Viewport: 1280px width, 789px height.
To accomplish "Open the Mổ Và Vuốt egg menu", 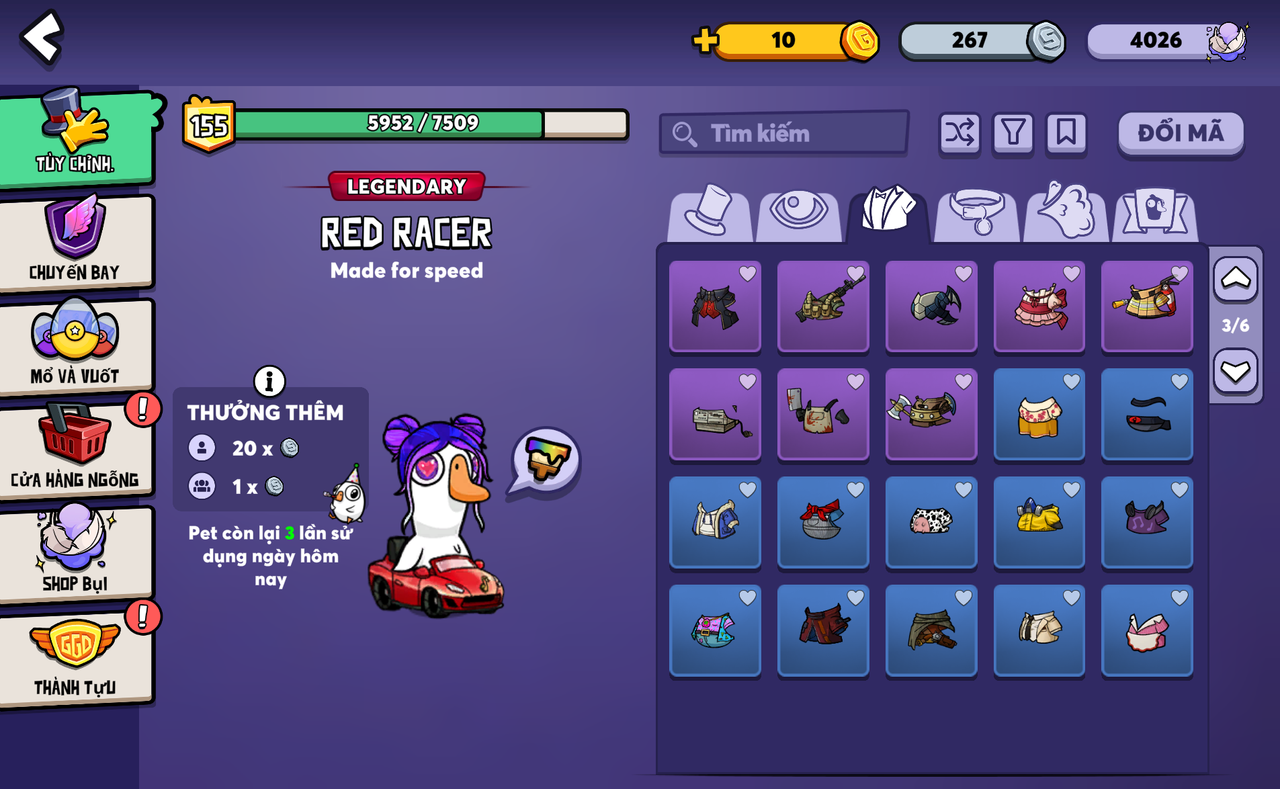I will pos(76,345).
